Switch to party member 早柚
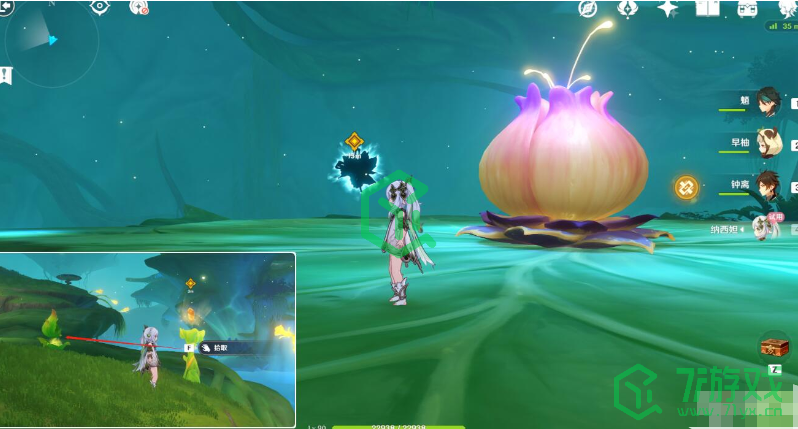This screenshot has width=798, height=429. click(767, 143)
